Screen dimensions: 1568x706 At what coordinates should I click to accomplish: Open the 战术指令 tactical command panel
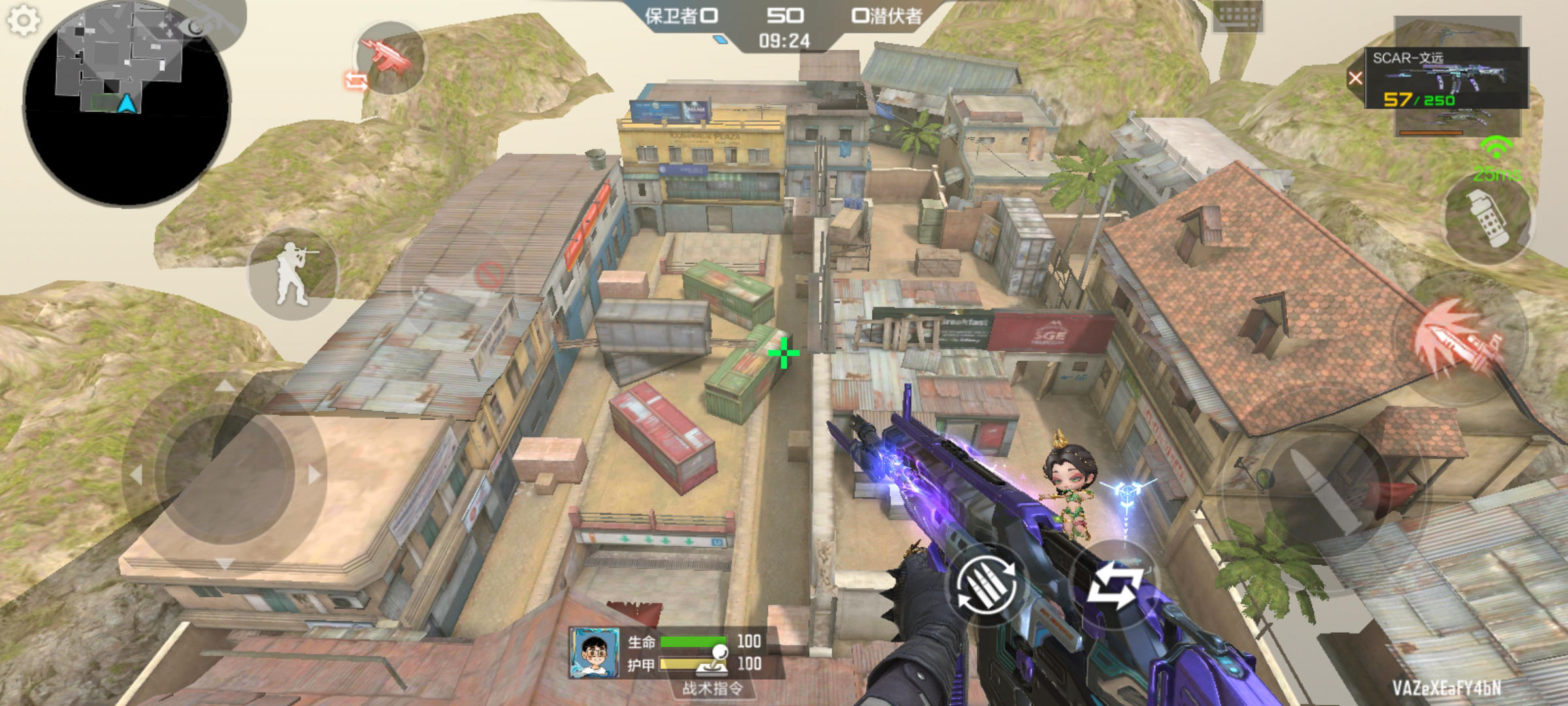pyautogui.click(x=712, y=688)
